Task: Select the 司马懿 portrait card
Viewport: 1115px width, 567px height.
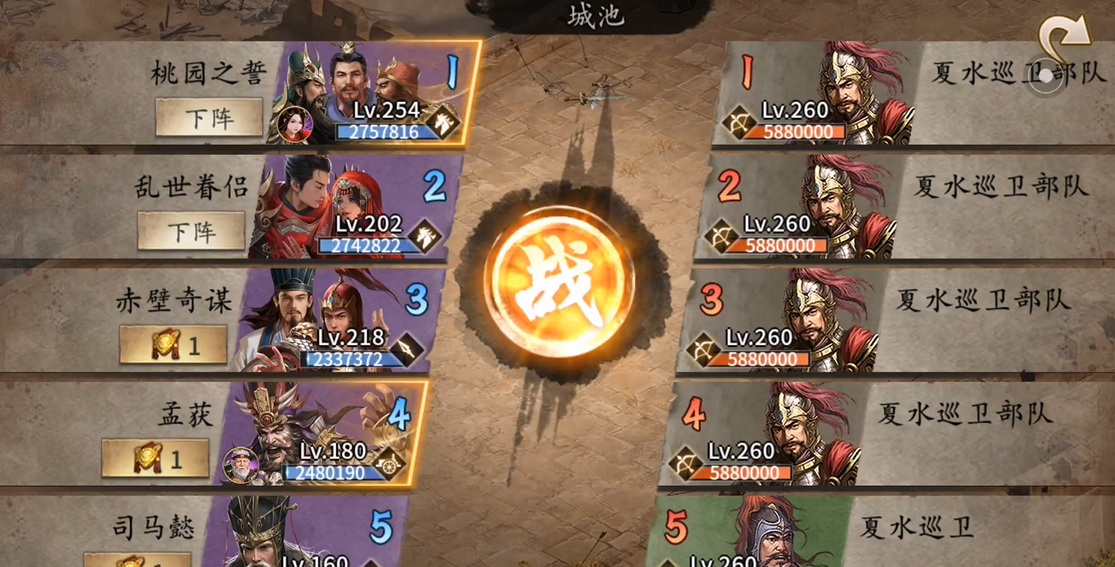Action: pos(300,535)
